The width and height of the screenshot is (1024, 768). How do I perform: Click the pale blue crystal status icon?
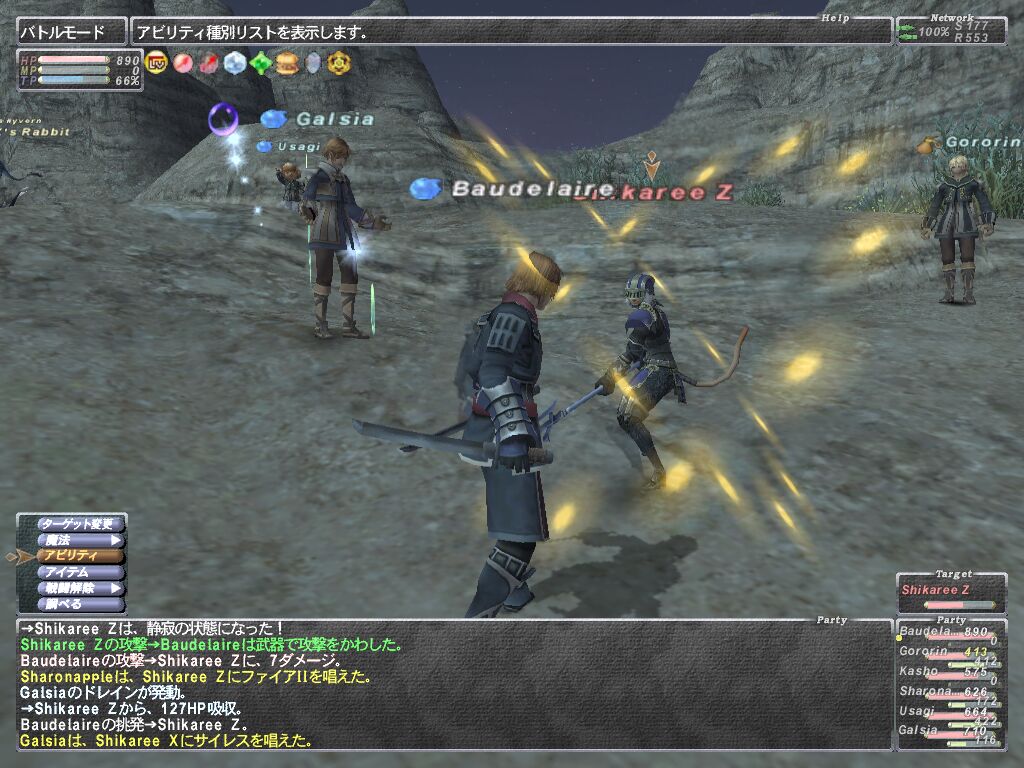[235, 63]
